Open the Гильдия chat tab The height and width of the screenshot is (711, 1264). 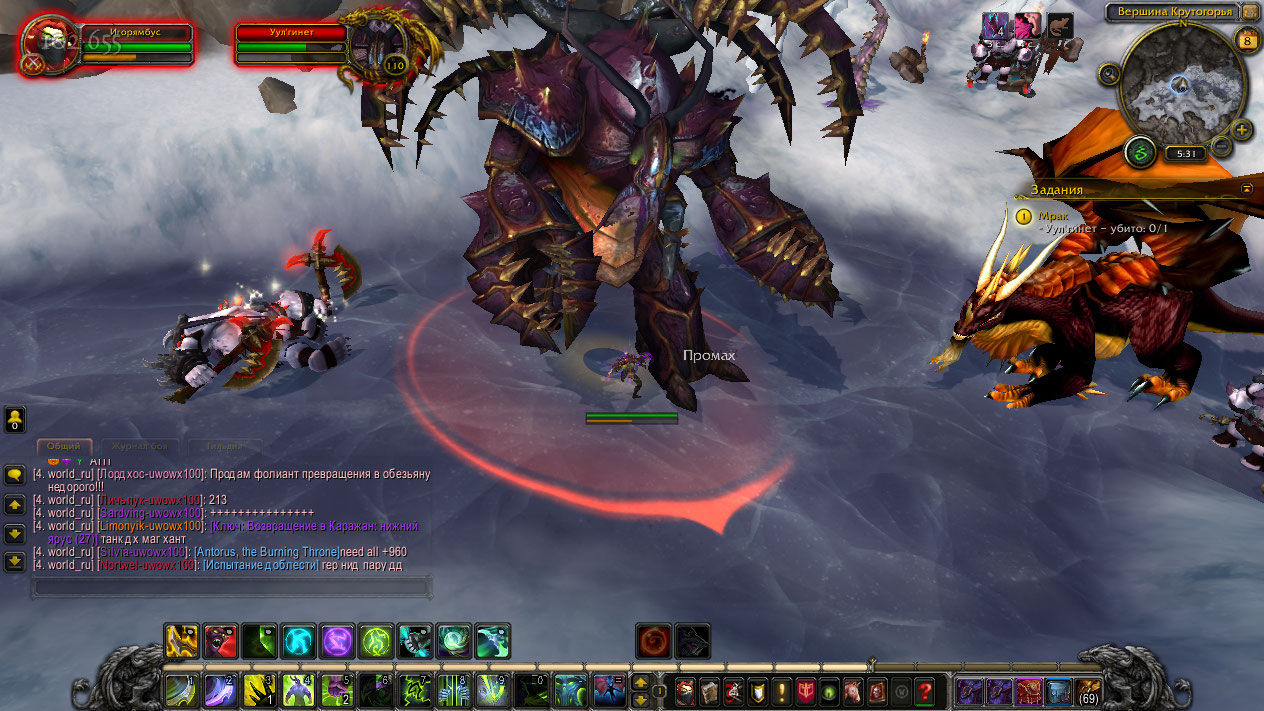click(224, 446)
